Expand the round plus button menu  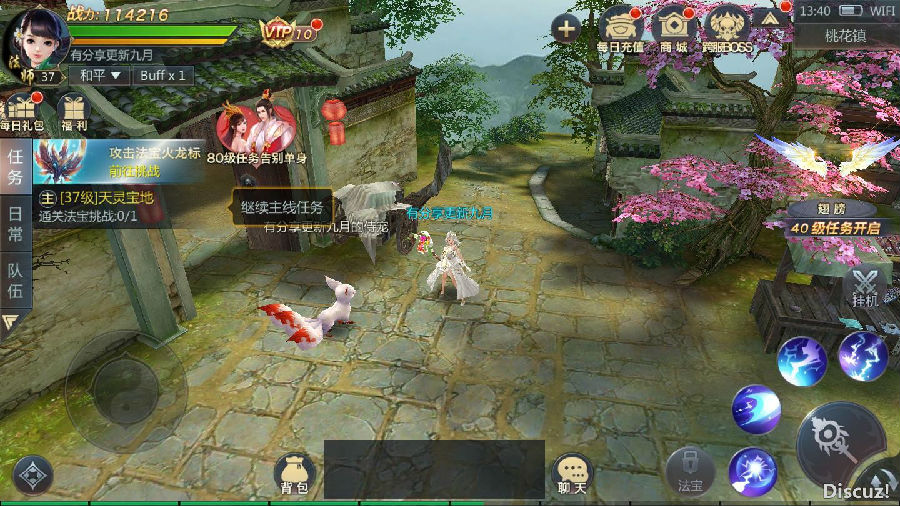tap(567, 28)
